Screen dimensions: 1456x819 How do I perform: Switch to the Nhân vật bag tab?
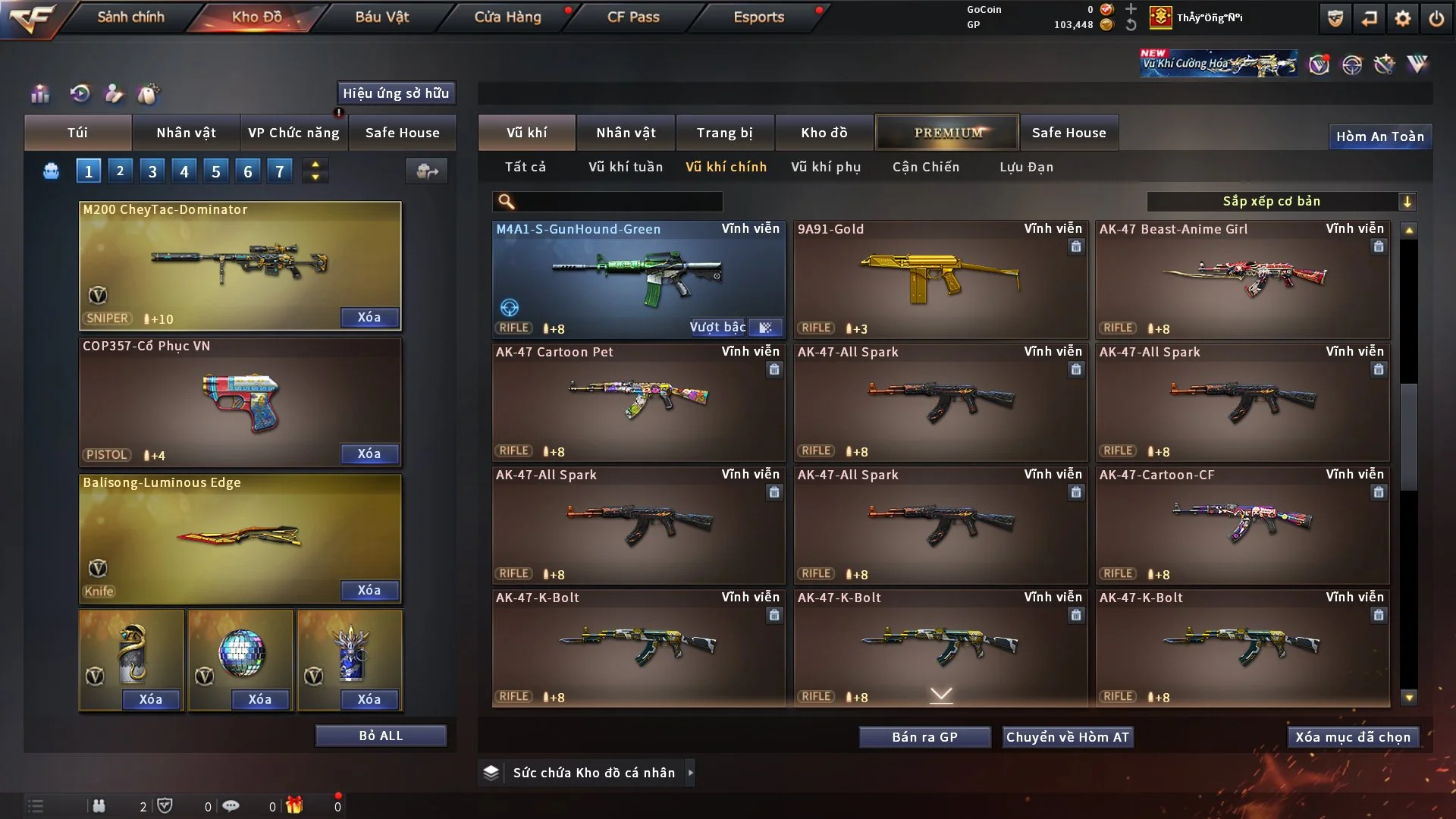186,133
